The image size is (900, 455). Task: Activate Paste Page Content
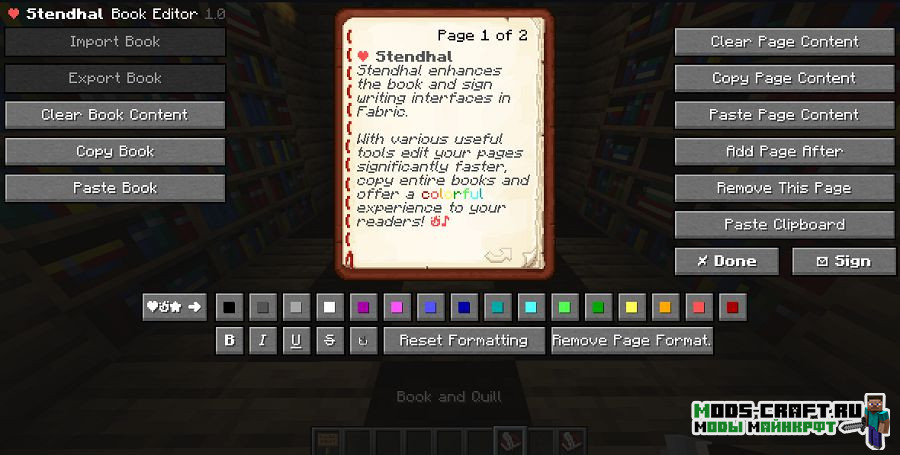[784, 115]
